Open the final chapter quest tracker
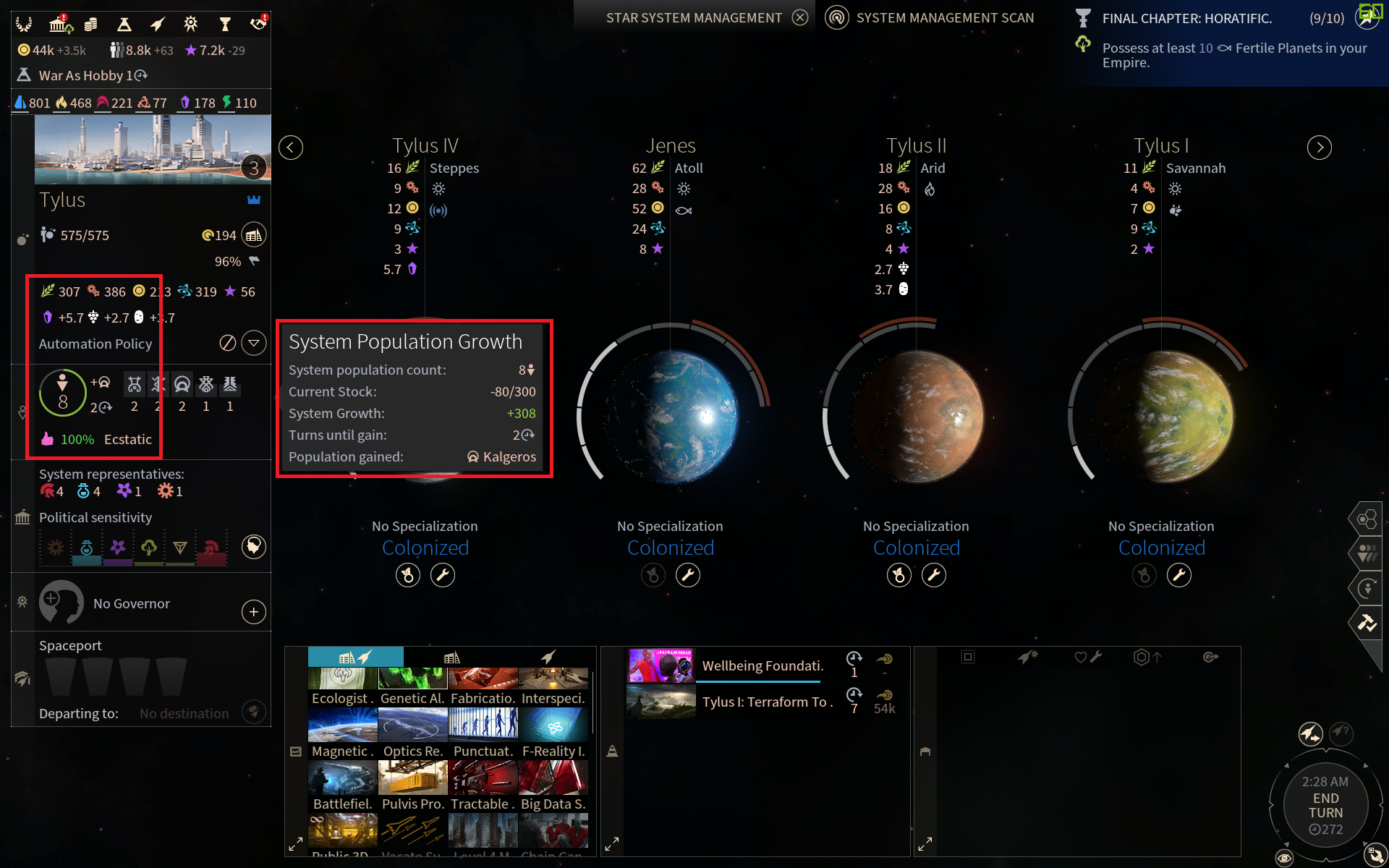The width and height of the screenshot is (1389, 868). click(1186, 19)
